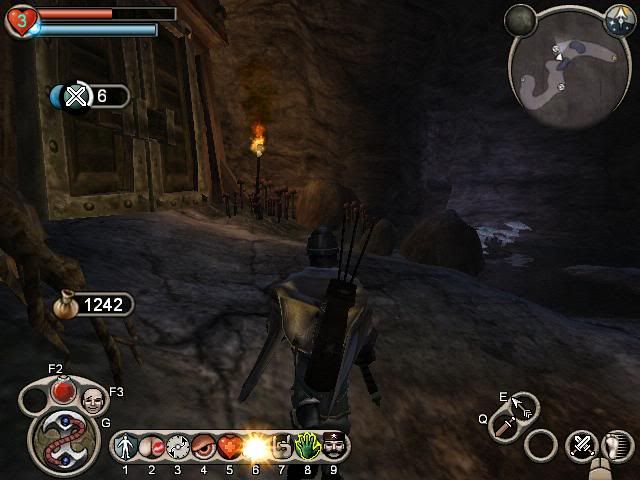Select the red health potion quick slot

64,389
